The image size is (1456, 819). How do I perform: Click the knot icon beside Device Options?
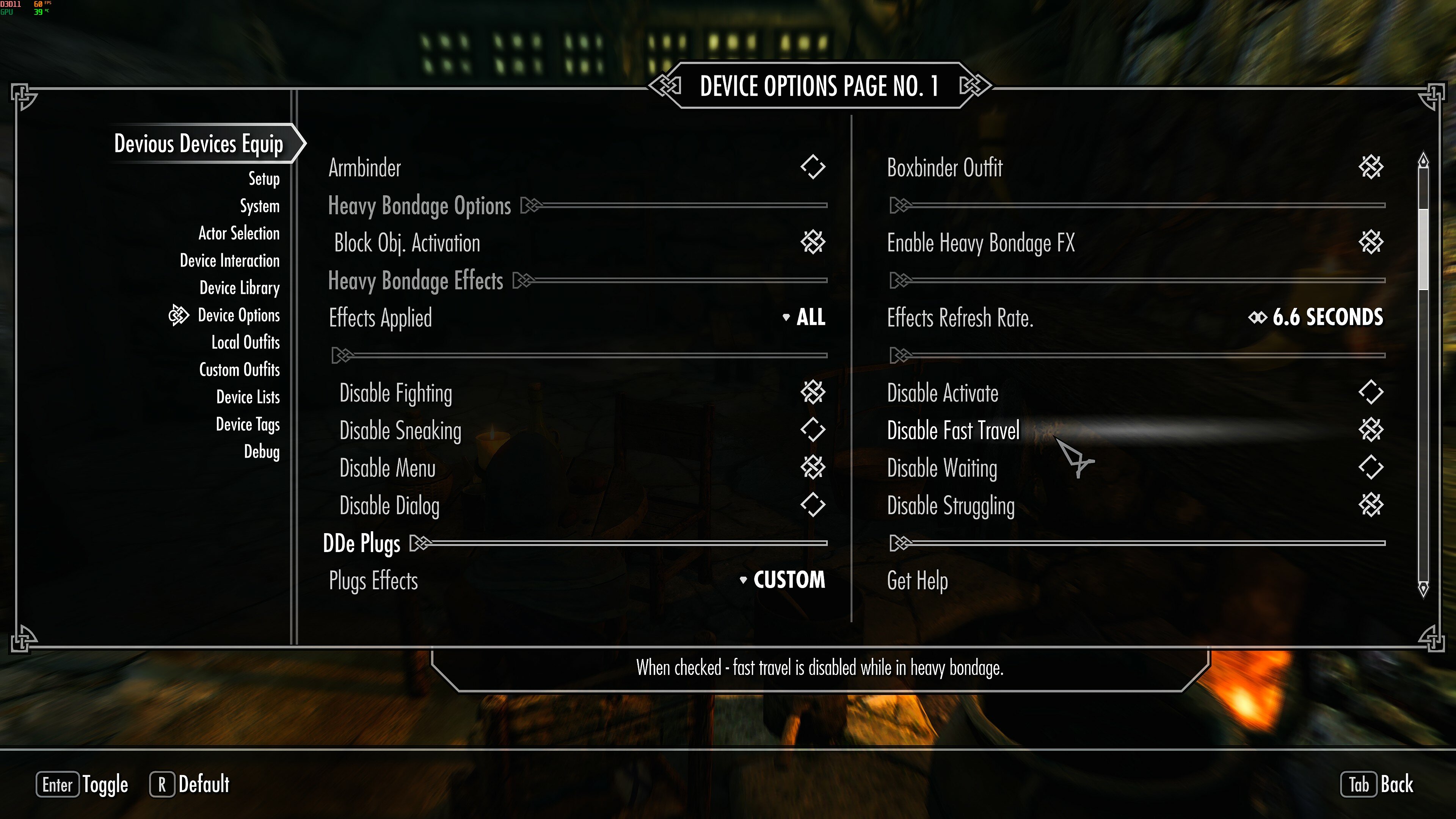pos(178,315)
